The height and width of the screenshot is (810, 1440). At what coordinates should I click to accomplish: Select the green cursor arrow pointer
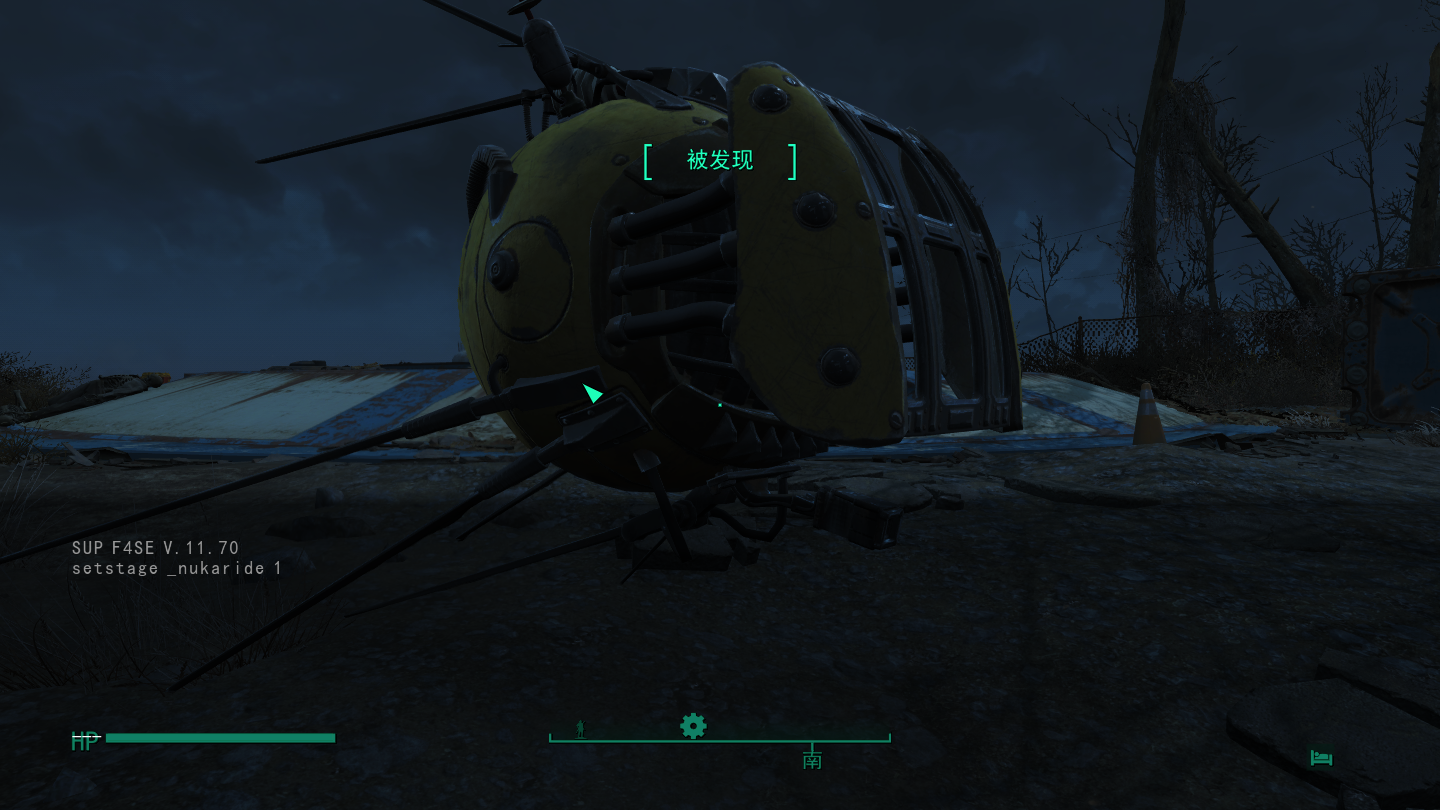(593, 394)
